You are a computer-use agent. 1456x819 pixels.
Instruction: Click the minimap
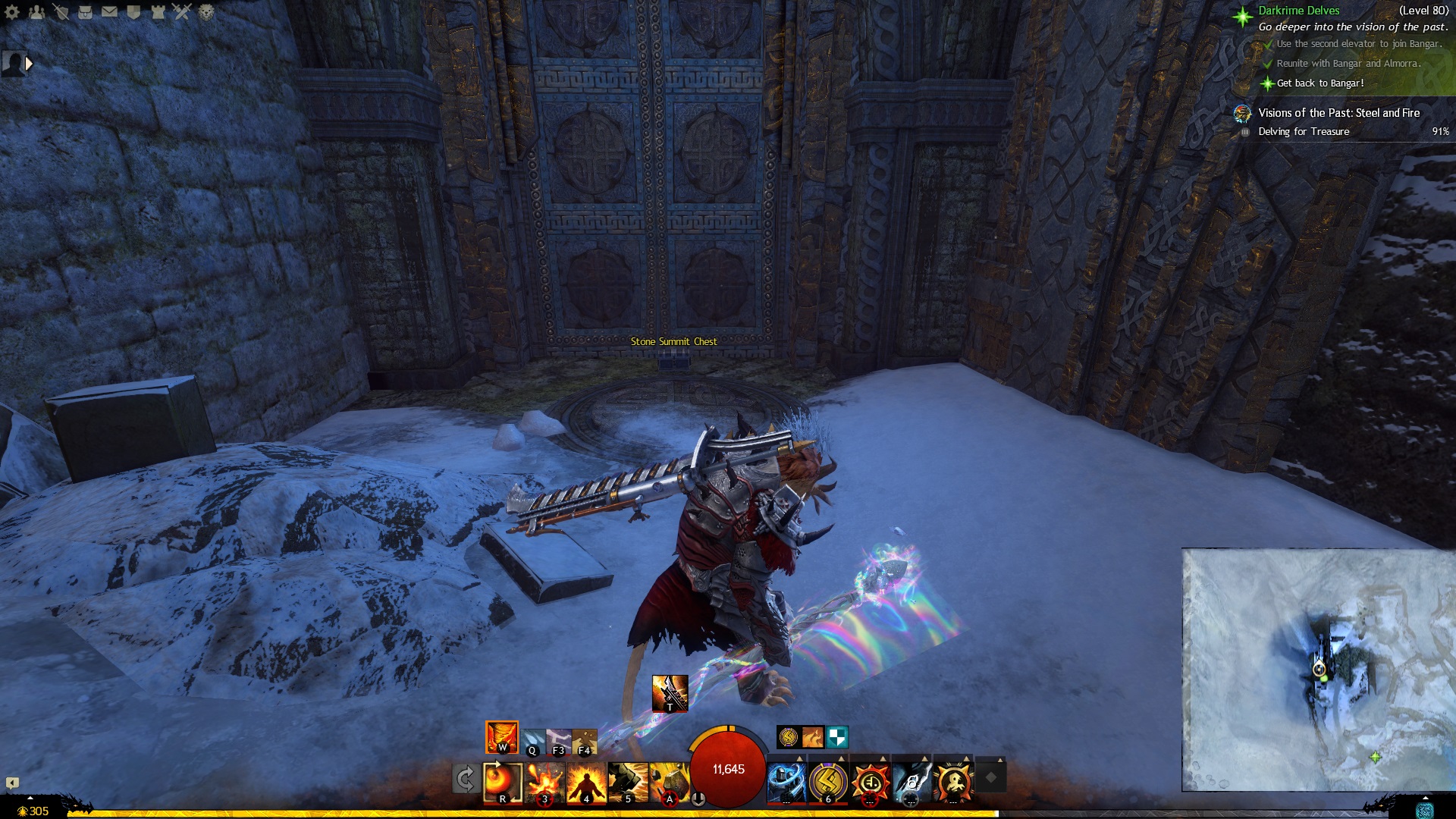click(x=1318, y=670)
